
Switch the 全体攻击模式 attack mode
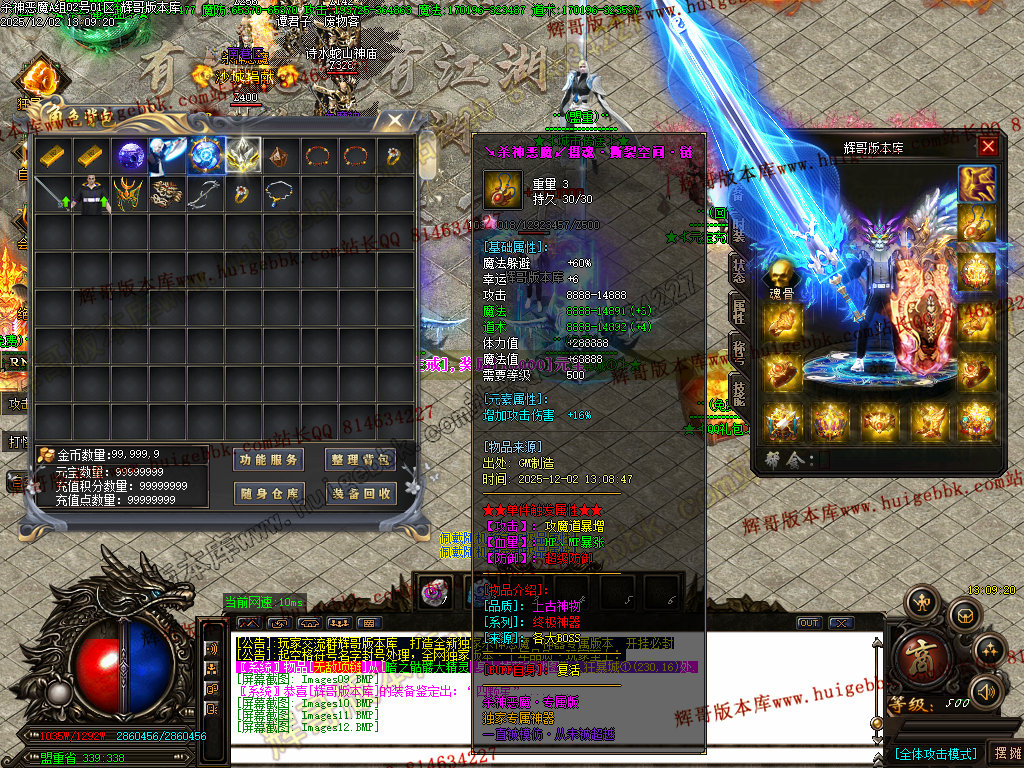tap(934, 753)
